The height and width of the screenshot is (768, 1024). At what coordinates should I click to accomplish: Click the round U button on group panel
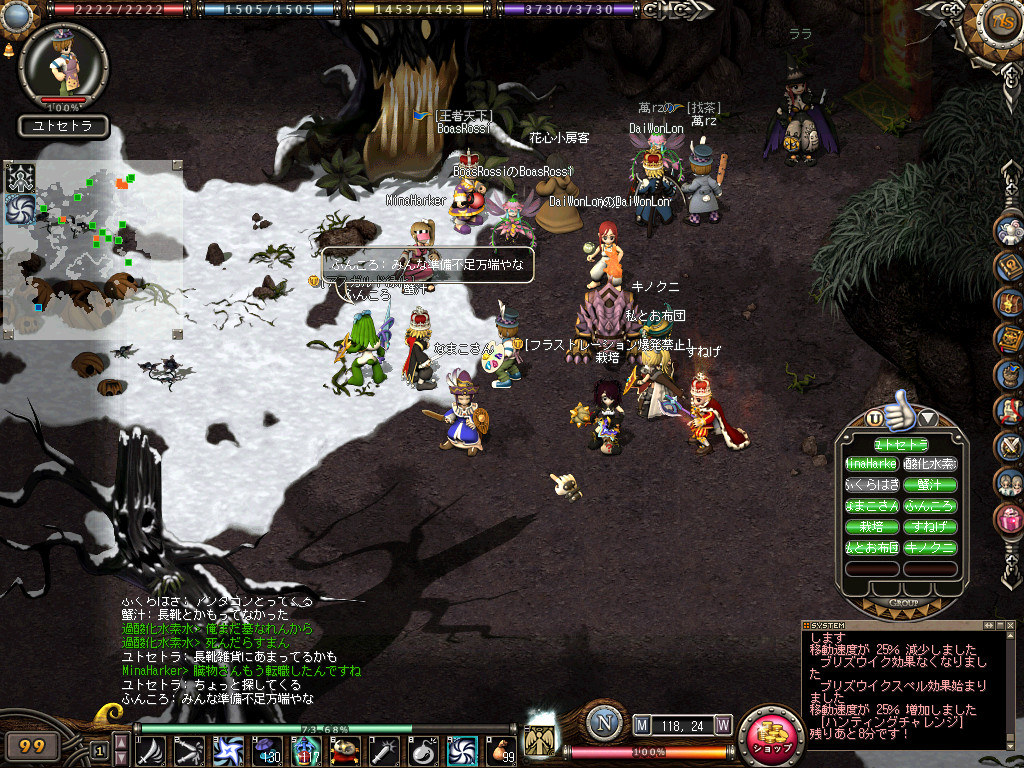[875, 418]
